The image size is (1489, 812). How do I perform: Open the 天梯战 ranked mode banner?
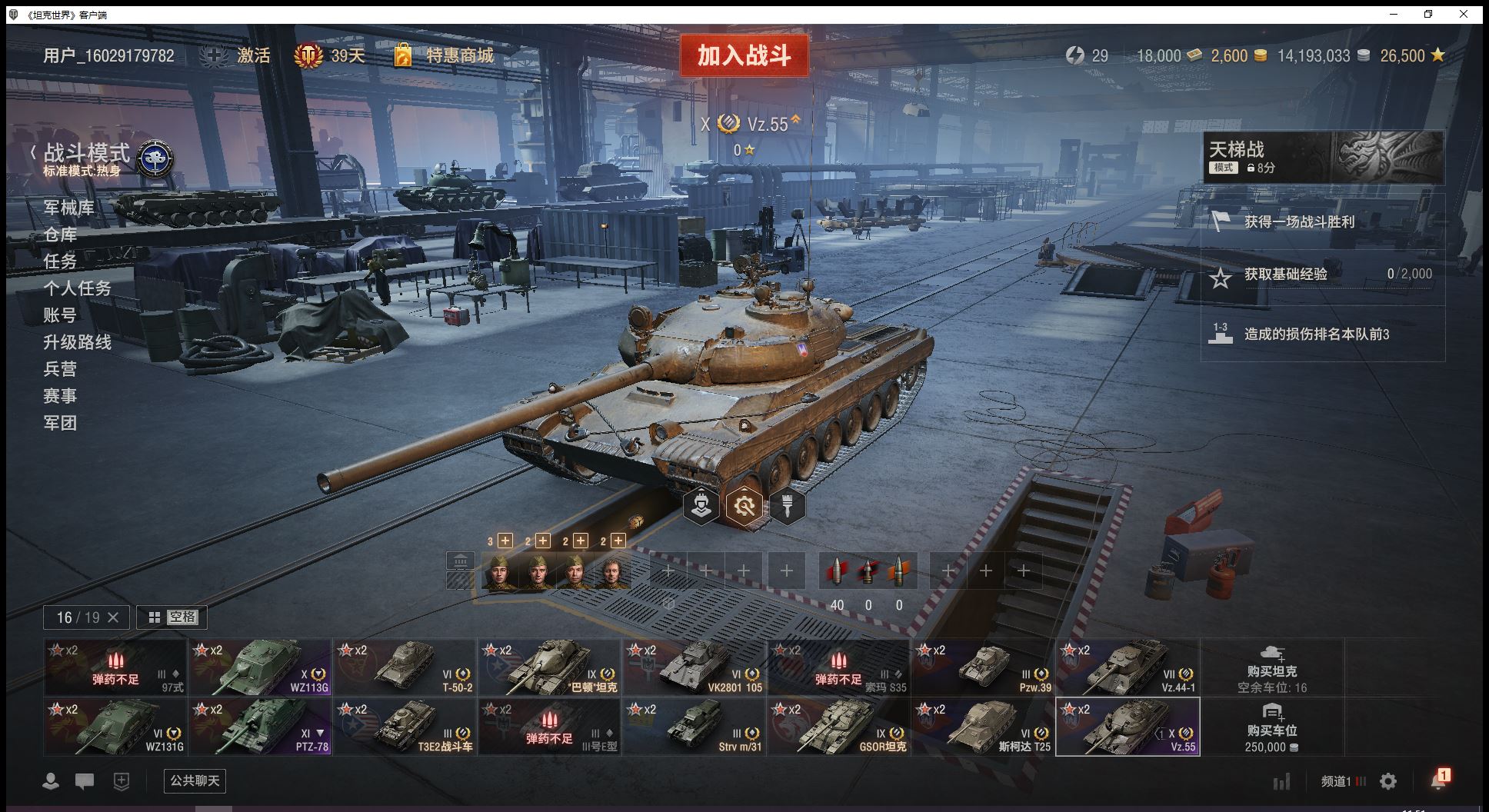point(1323,157)
